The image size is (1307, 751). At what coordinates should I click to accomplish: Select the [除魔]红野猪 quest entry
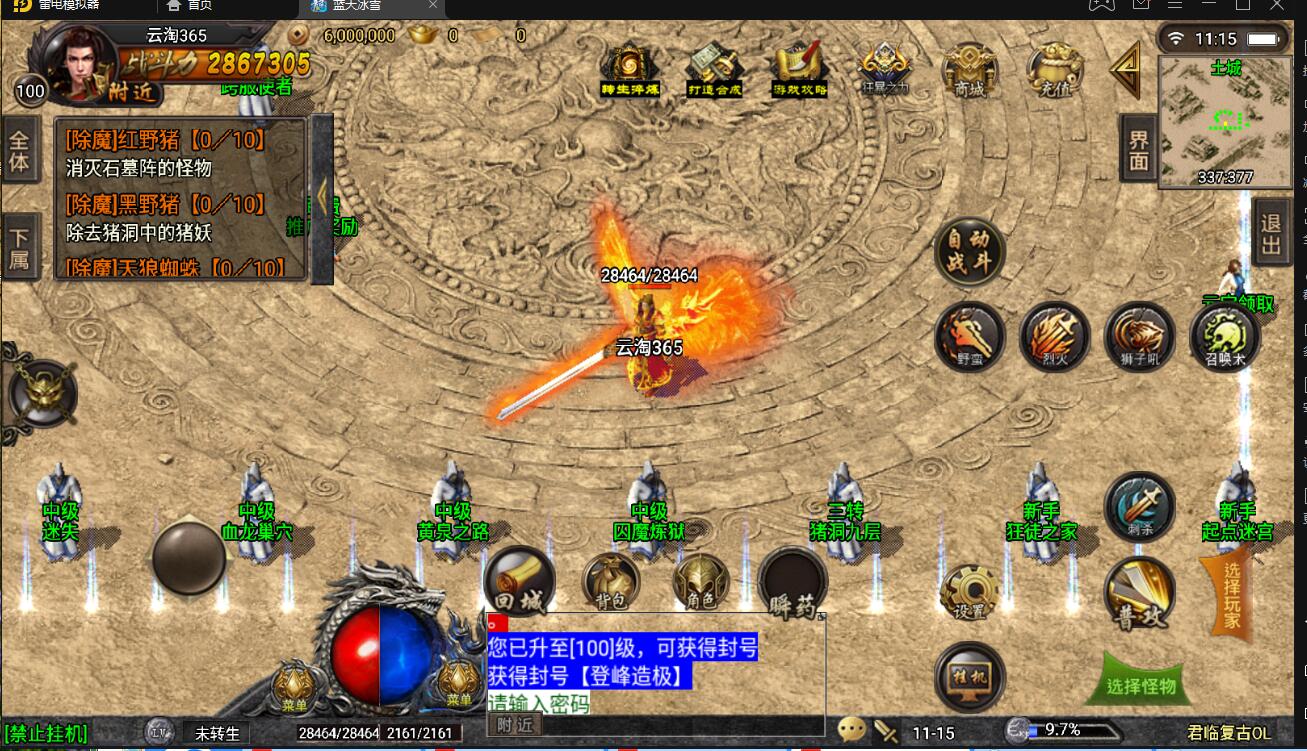[168, 141]
